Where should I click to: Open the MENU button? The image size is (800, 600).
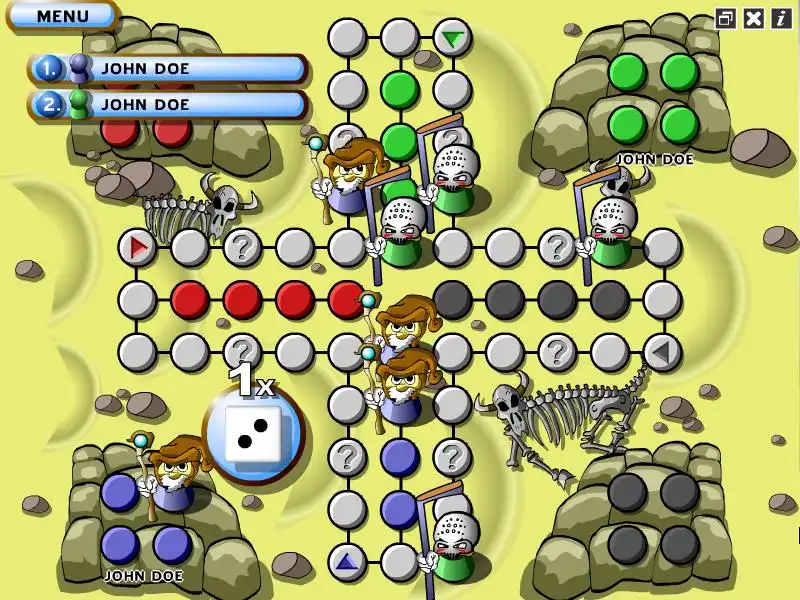tap(62, 16)
